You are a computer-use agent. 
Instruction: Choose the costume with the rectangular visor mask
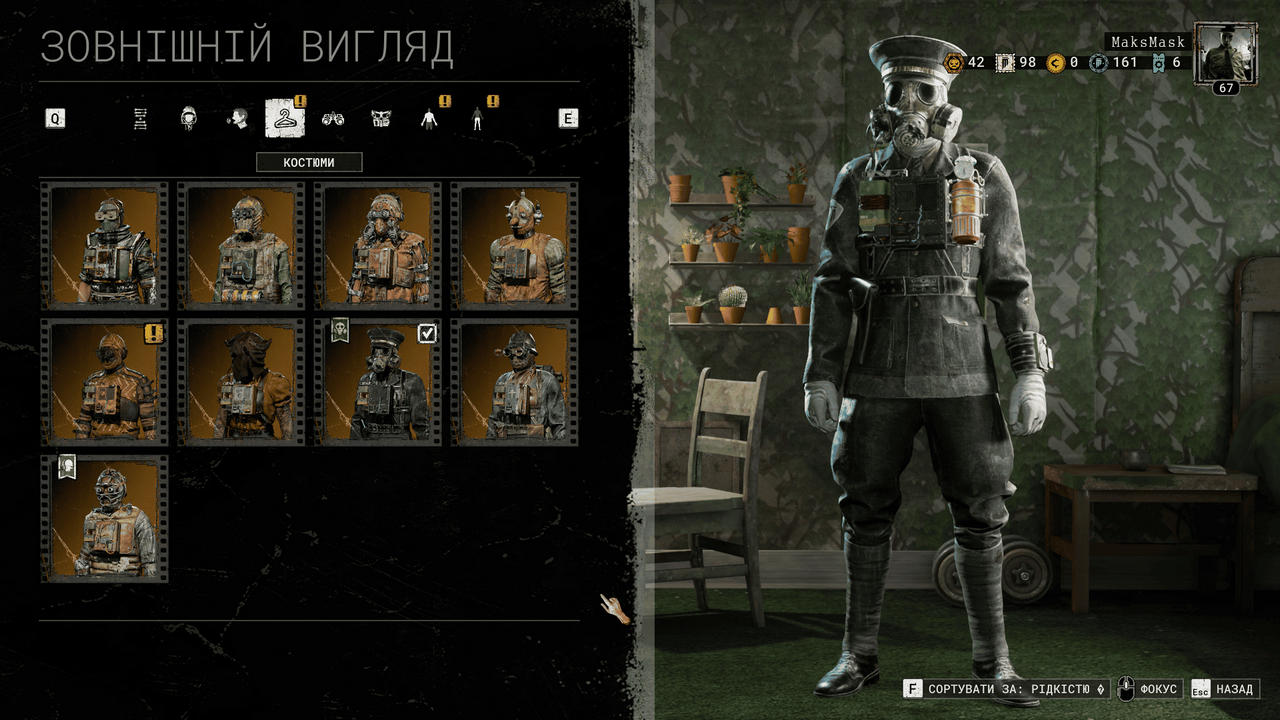(104, 245)
